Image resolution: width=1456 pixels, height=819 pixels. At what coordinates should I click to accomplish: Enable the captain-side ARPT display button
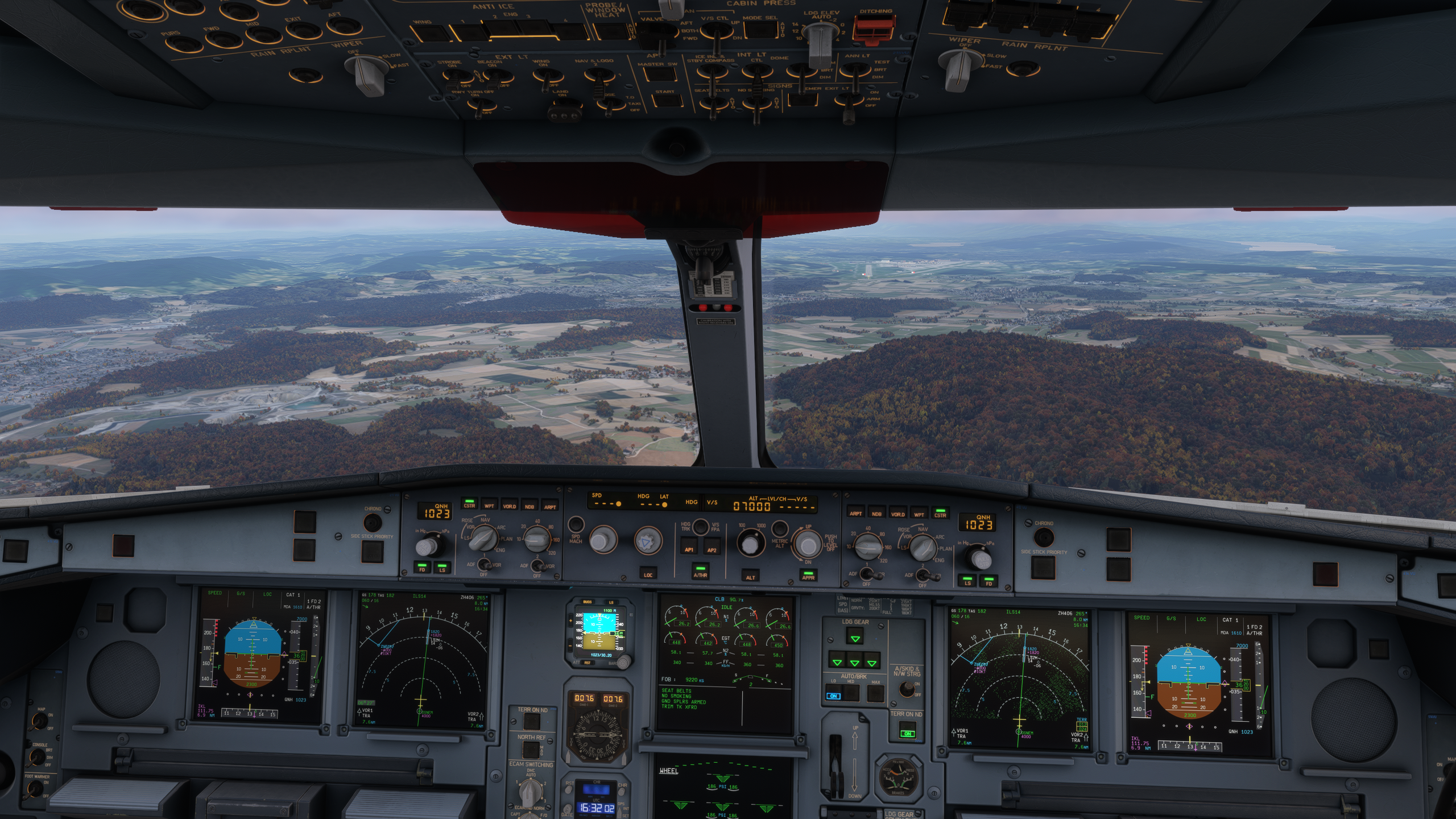(x=550, y=506)
